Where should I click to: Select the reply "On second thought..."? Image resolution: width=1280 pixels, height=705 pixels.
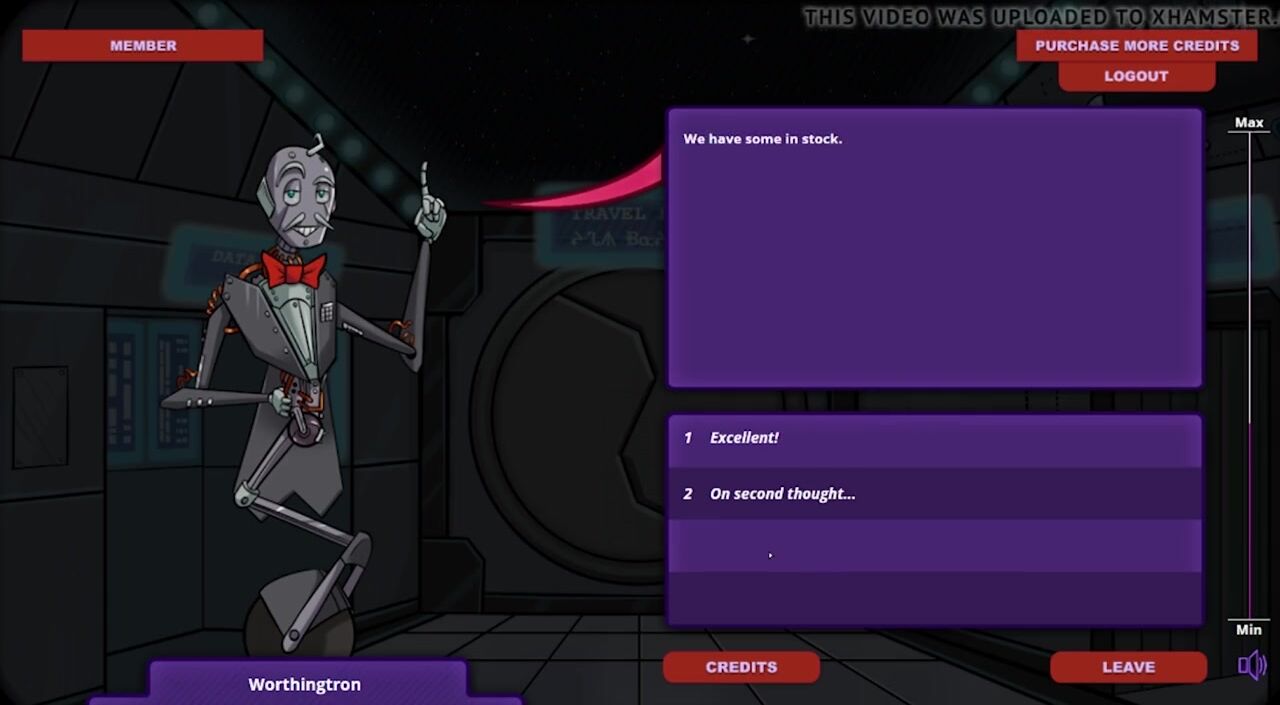(x=934, y=494)
